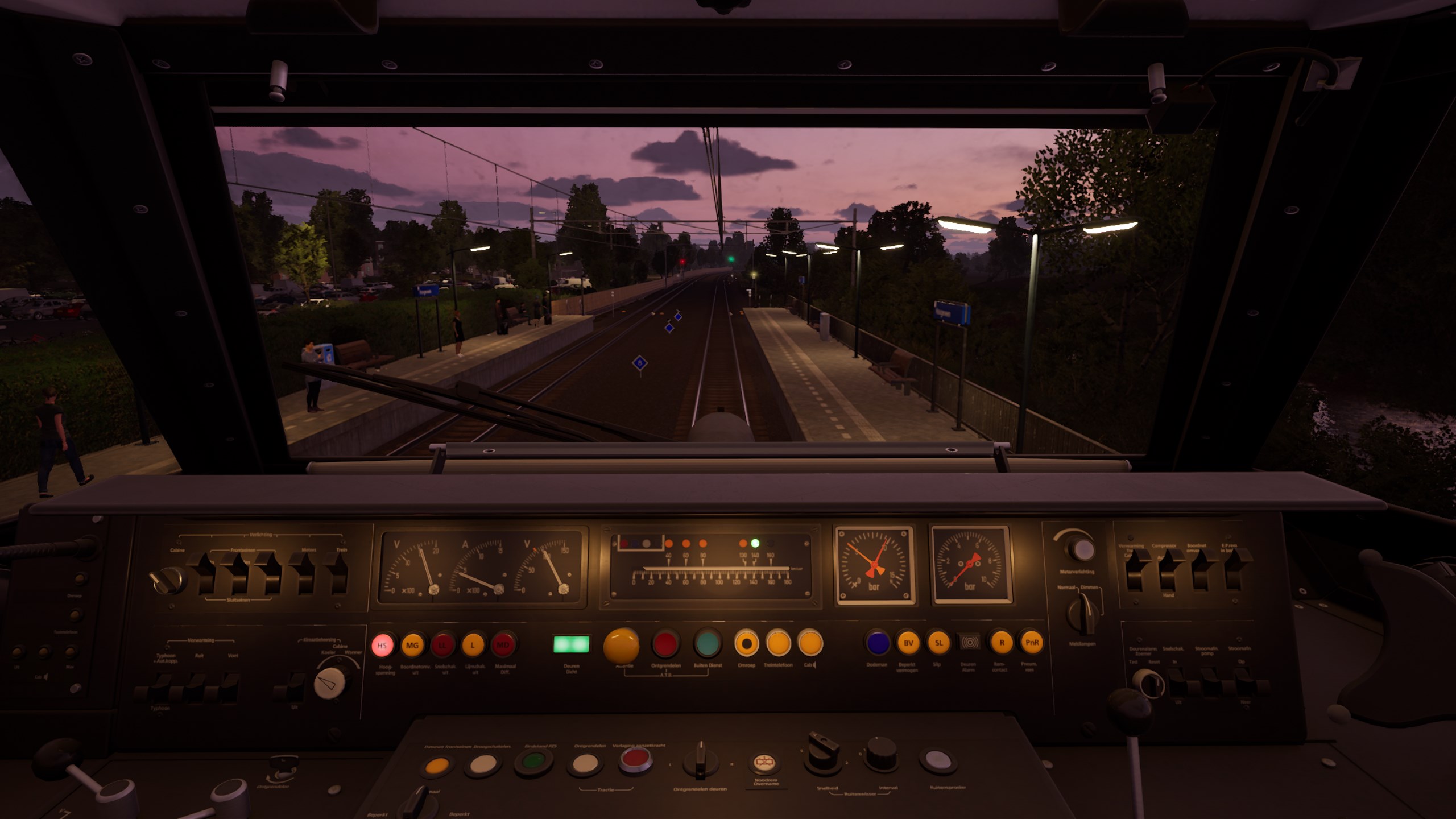Open the Omroep announcement button

[746, 644]
